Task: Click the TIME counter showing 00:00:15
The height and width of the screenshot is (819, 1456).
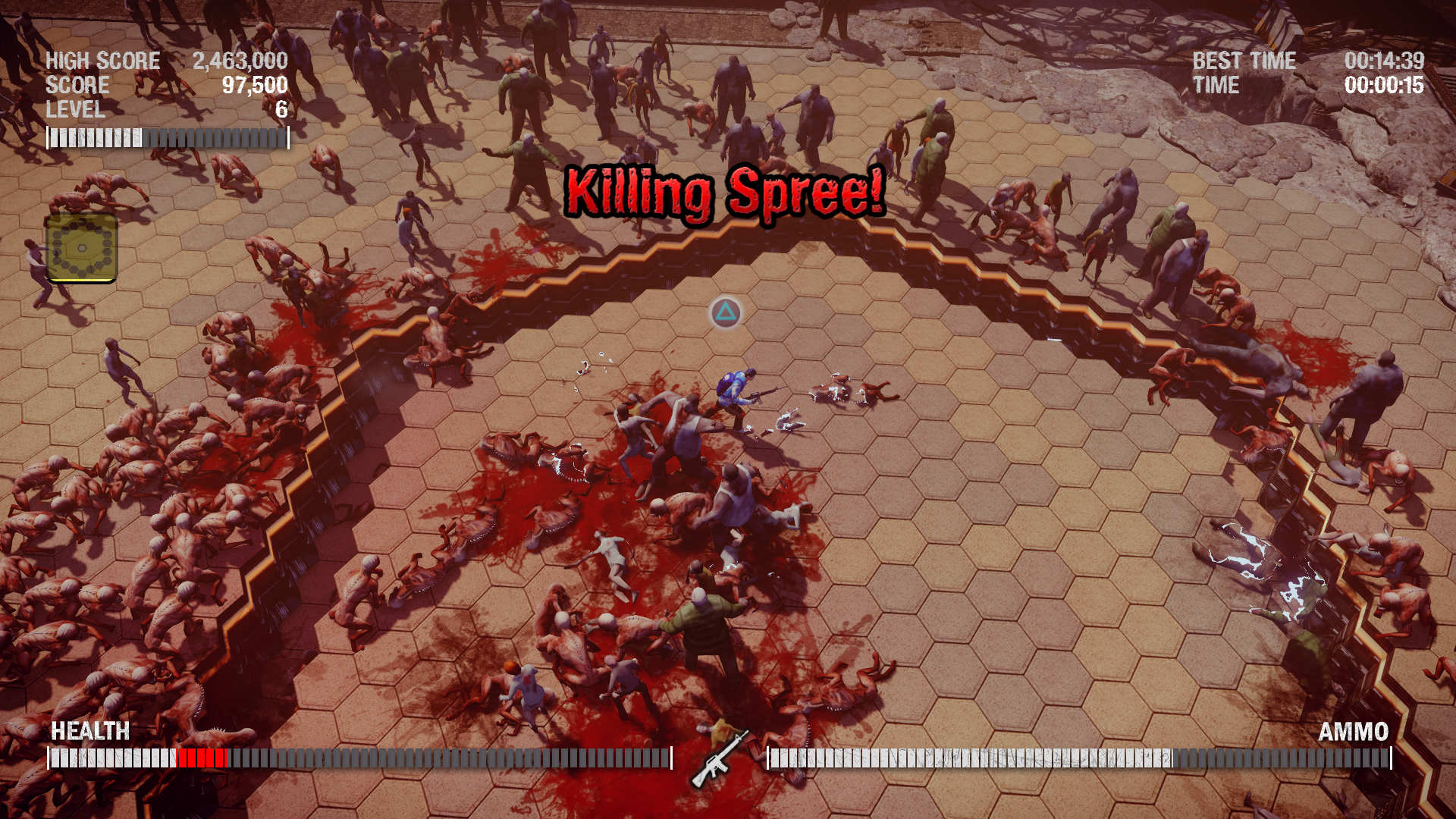Action: pos(1382,86)
